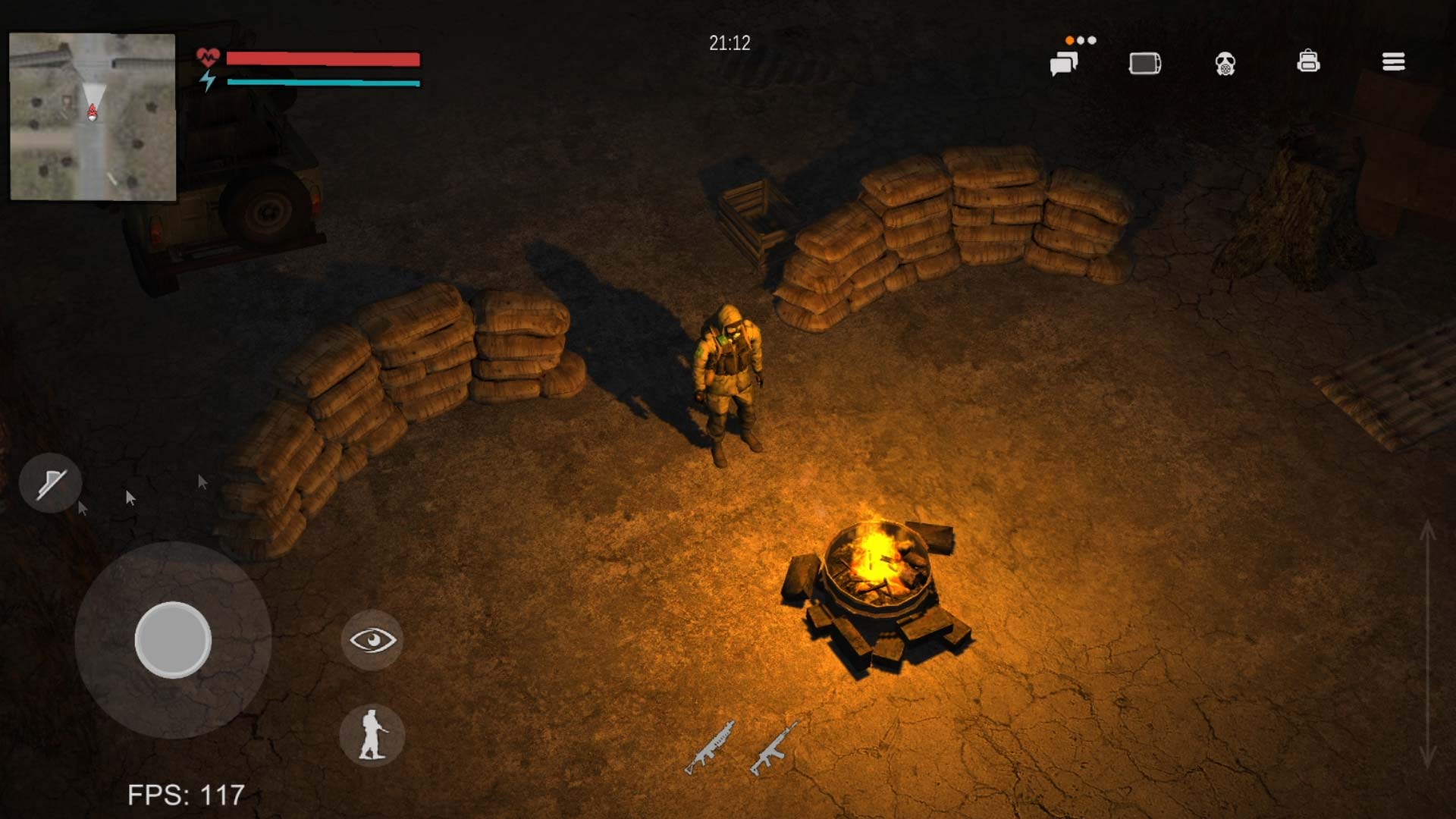Open the chat messages icon
Viewport: 1456px width, 819px height.
pyautogui.click(x=1064, y=64)
